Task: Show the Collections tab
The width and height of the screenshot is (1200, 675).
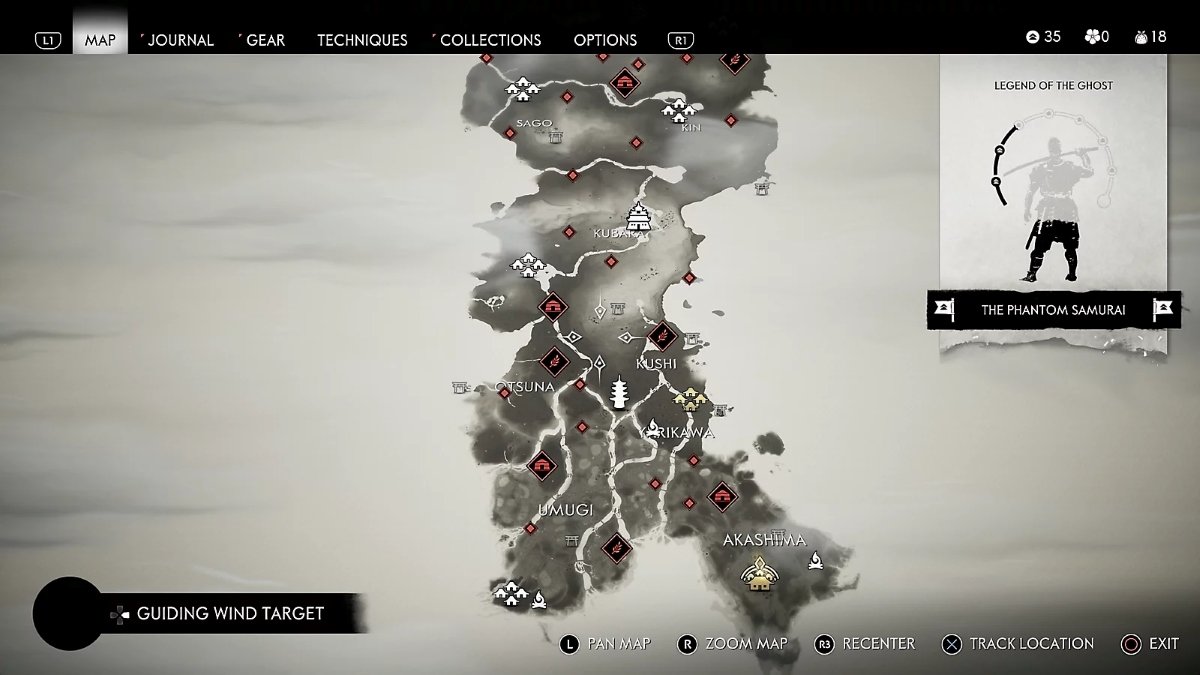Action: coord(490,40)
